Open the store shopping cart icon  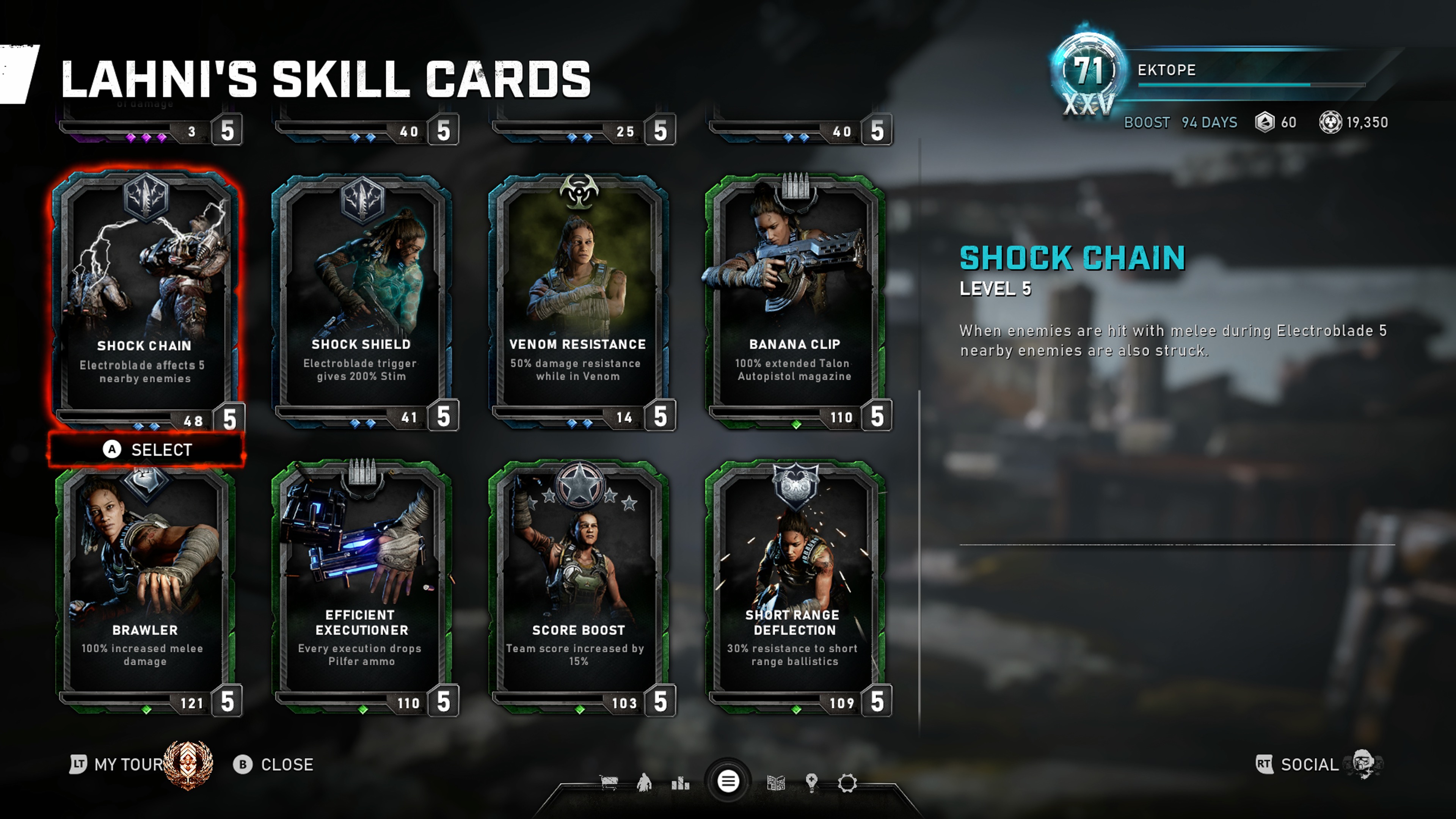[609, 783]
